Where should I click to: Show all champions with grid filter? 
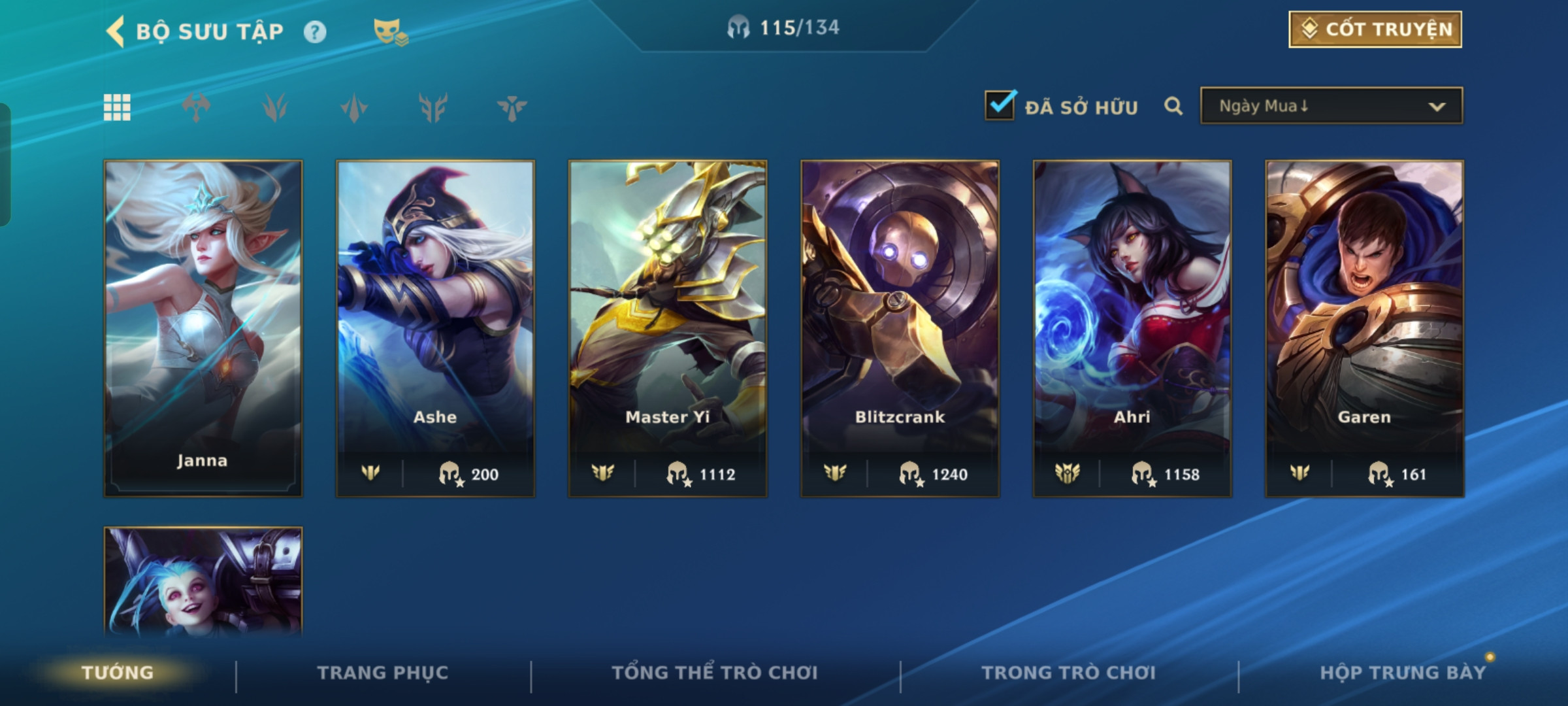click(117, 107)
